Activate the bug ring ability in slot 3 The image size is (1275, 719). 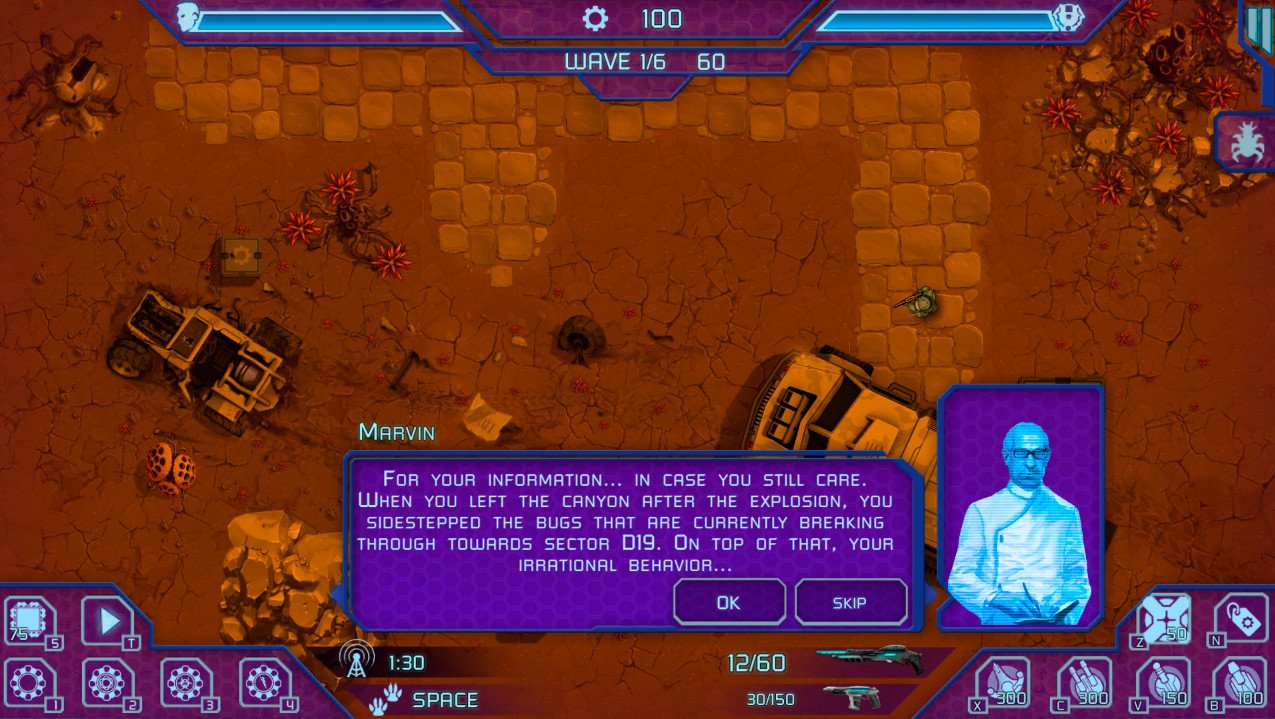tap(186, 683)
